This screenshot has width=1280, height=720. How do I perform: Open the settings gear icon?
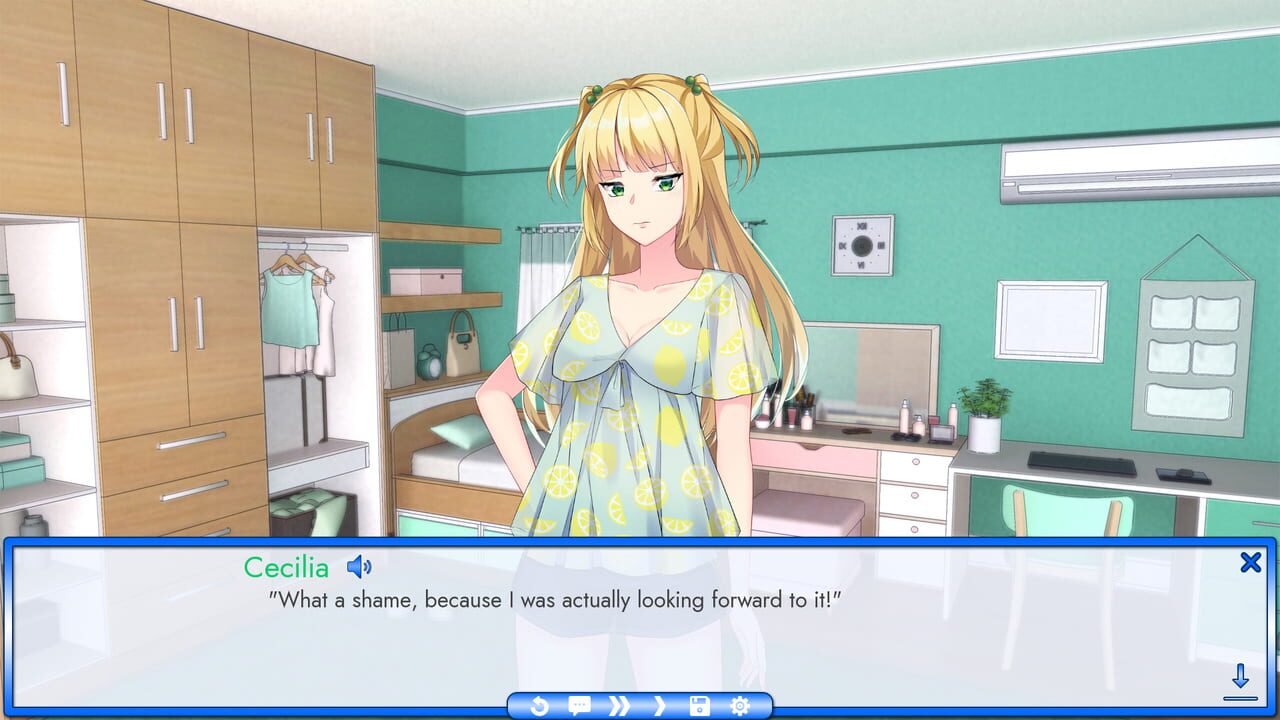coord(739,705)
